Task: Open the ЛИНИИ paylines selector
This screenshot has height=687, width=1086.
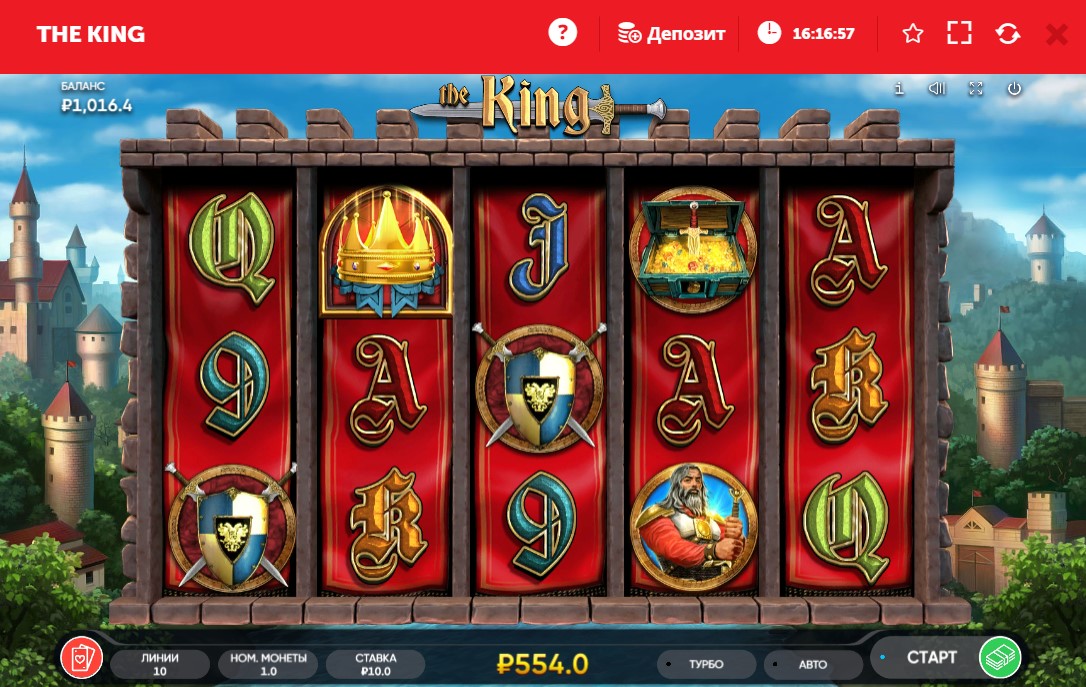Action: (160, 664)
